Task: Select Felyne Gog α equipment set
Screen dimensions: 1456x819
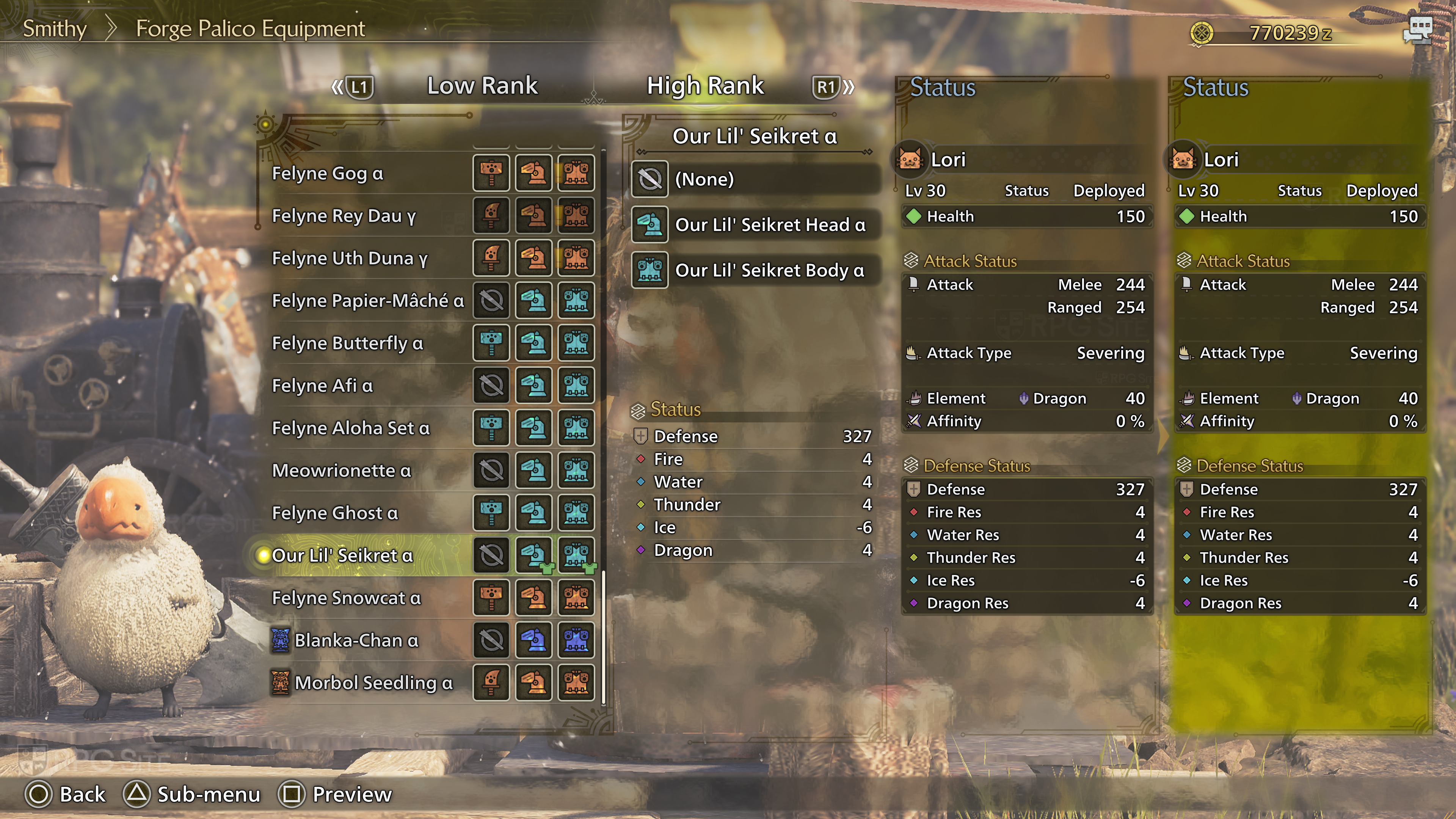Action: coord(328,173)
